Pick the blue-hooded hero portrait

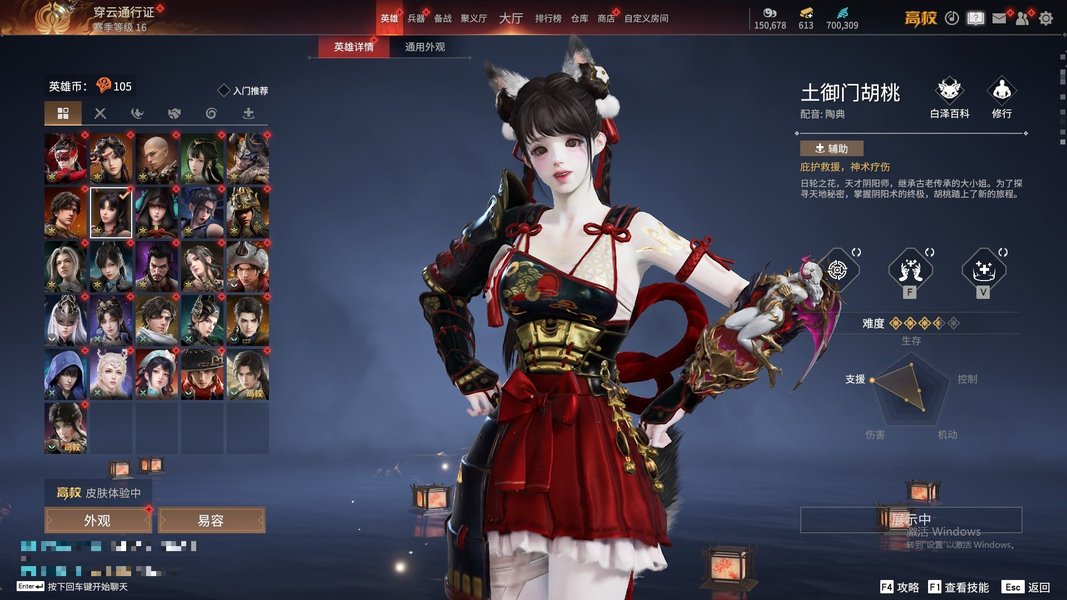[65, 373]
